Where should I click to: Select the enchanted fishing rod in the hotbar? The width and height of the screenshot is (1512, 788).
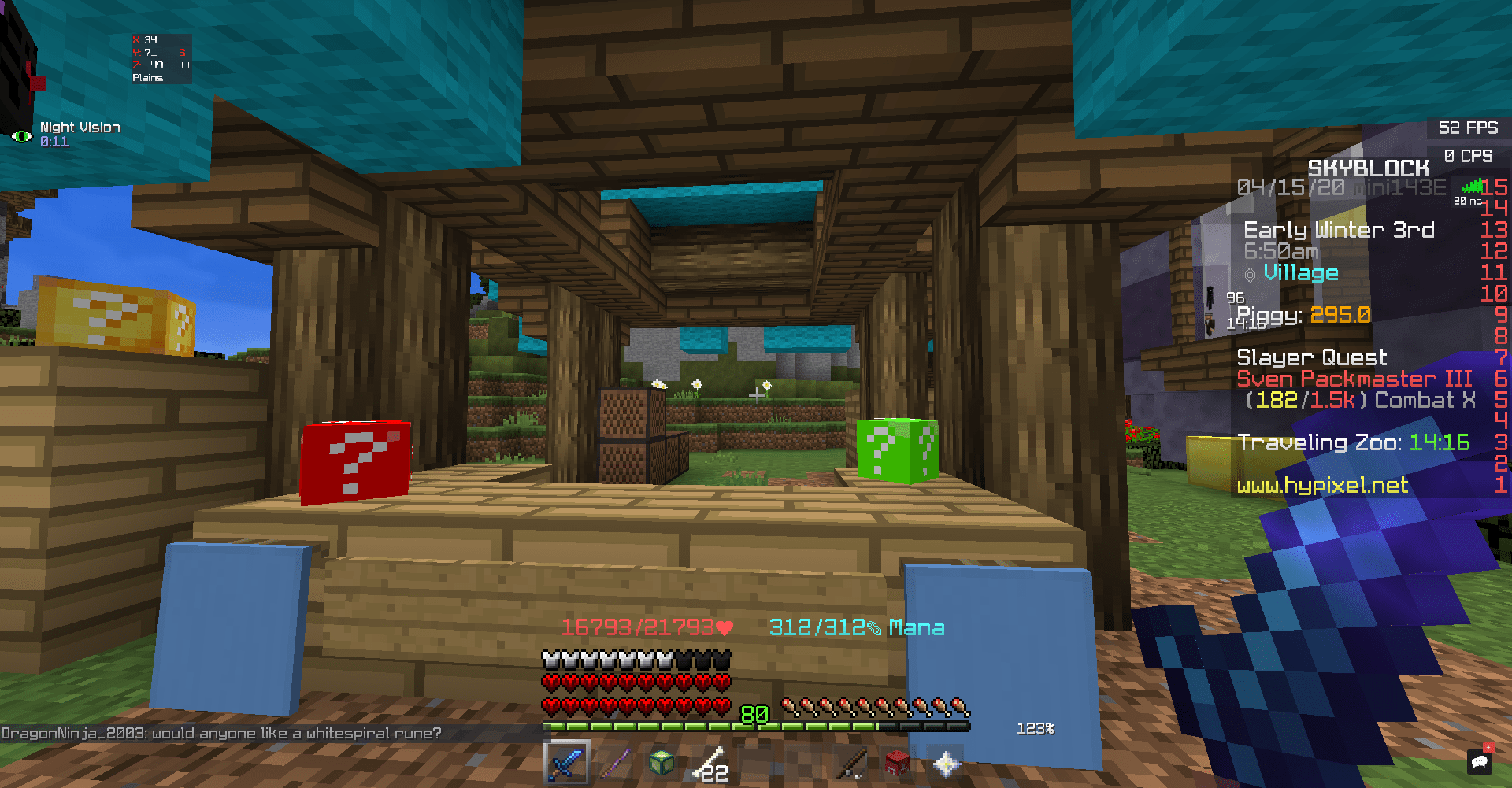[849, 763]
